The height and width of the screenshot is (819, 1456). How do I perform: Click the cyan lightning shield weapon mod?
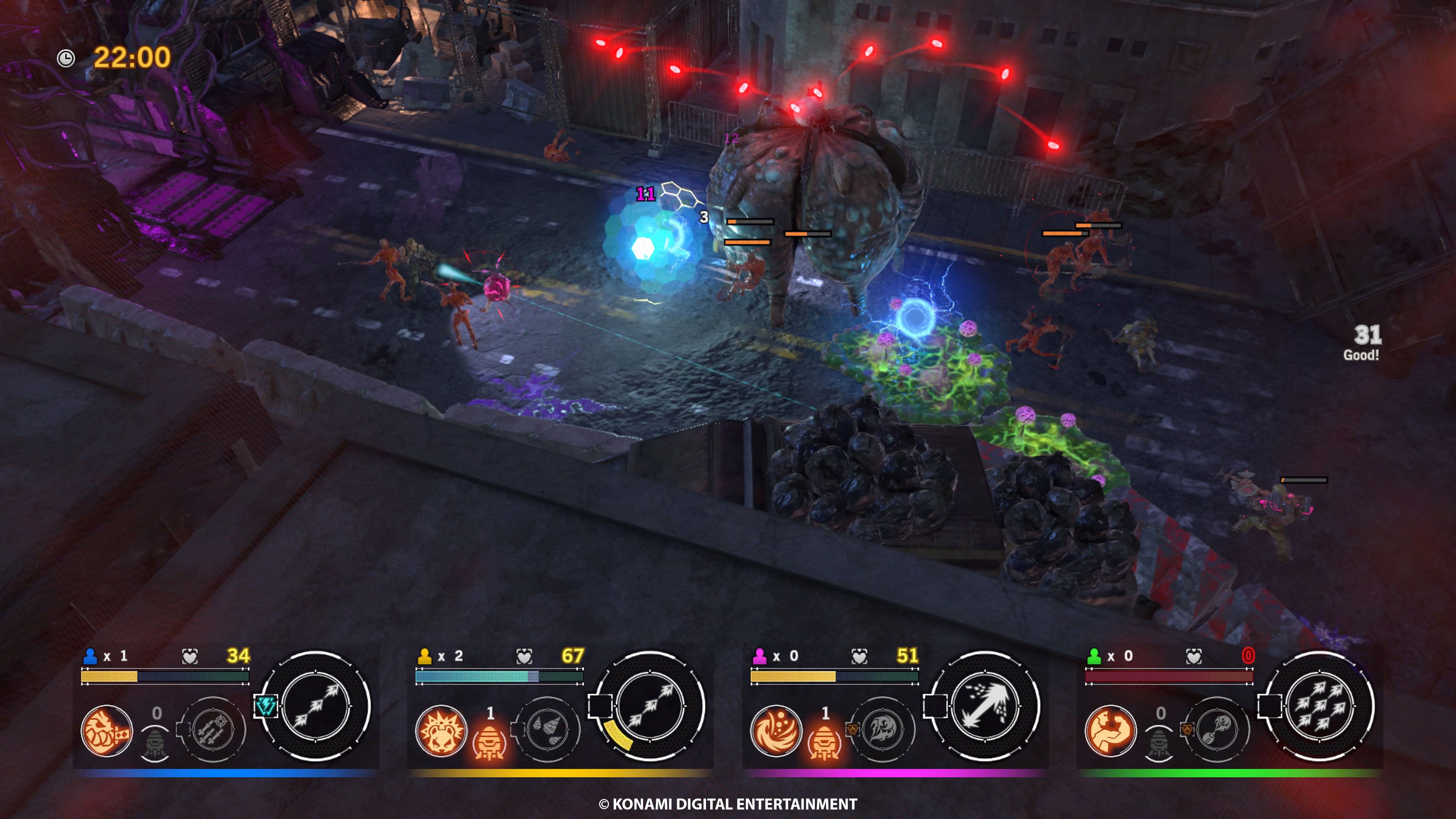tap(265, 706)
